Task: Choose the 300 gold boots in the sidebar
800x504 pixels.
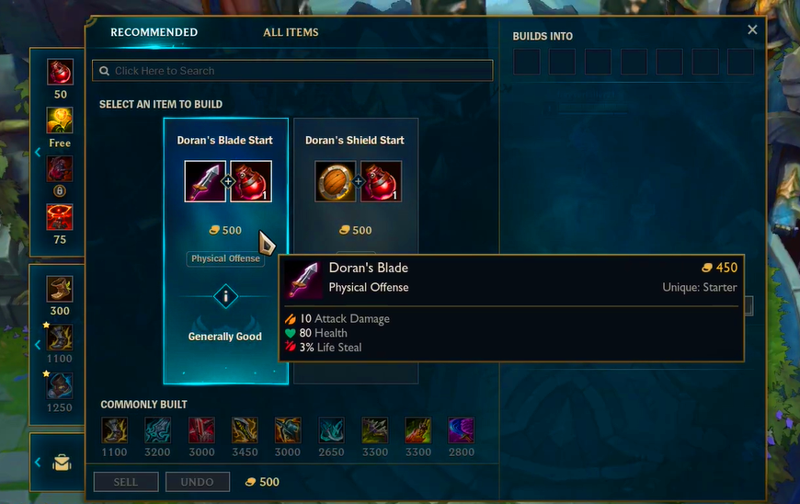Action: click(x=60, y=290)
